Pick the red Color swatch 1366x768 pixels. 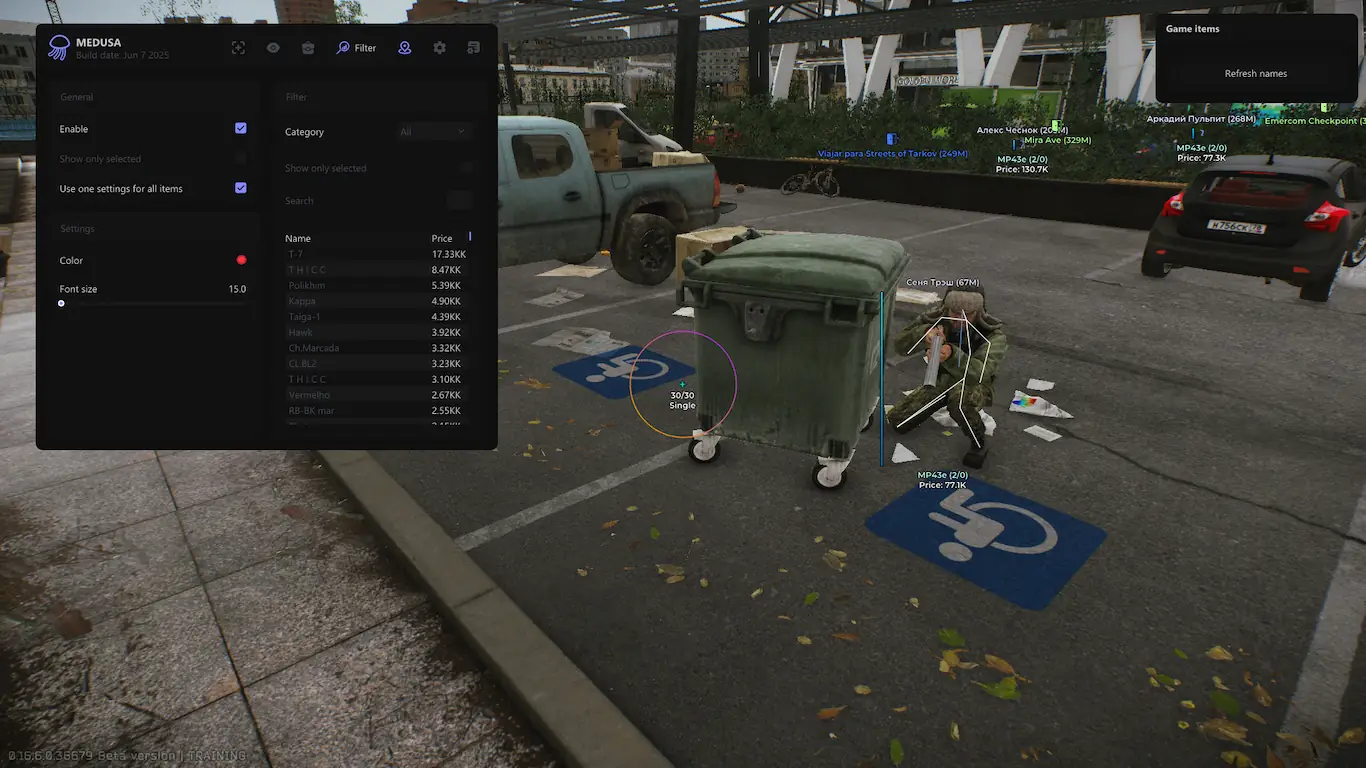tap(241, 260)
